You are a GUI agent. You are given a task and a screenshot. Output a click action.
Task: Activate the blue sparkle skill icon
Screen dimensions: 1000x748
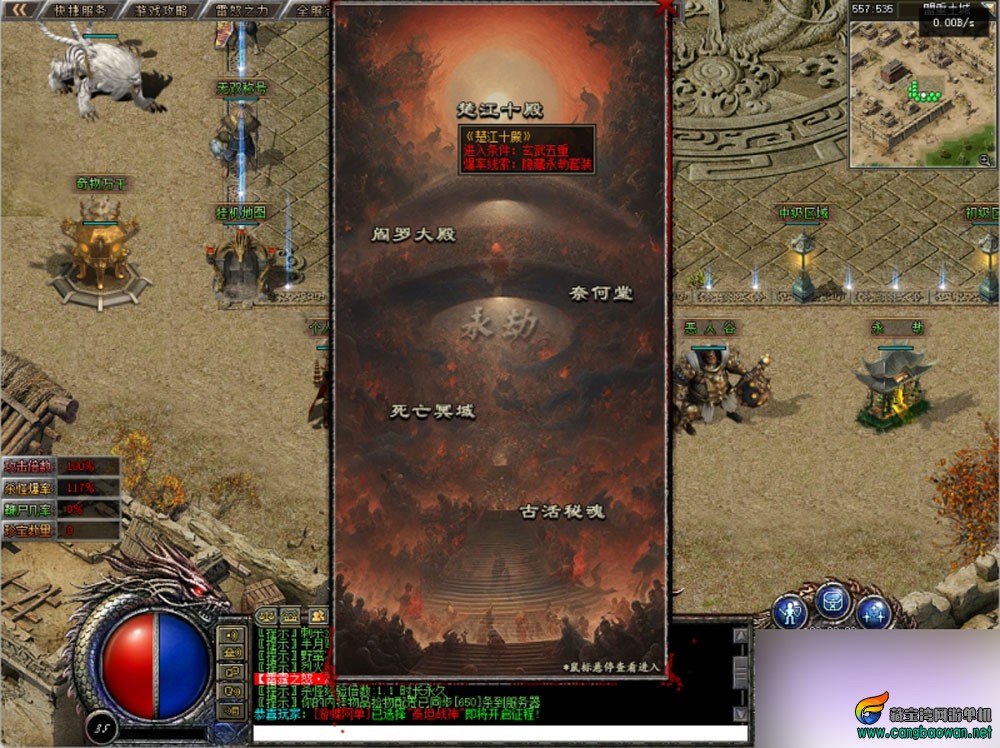point(874,611)
